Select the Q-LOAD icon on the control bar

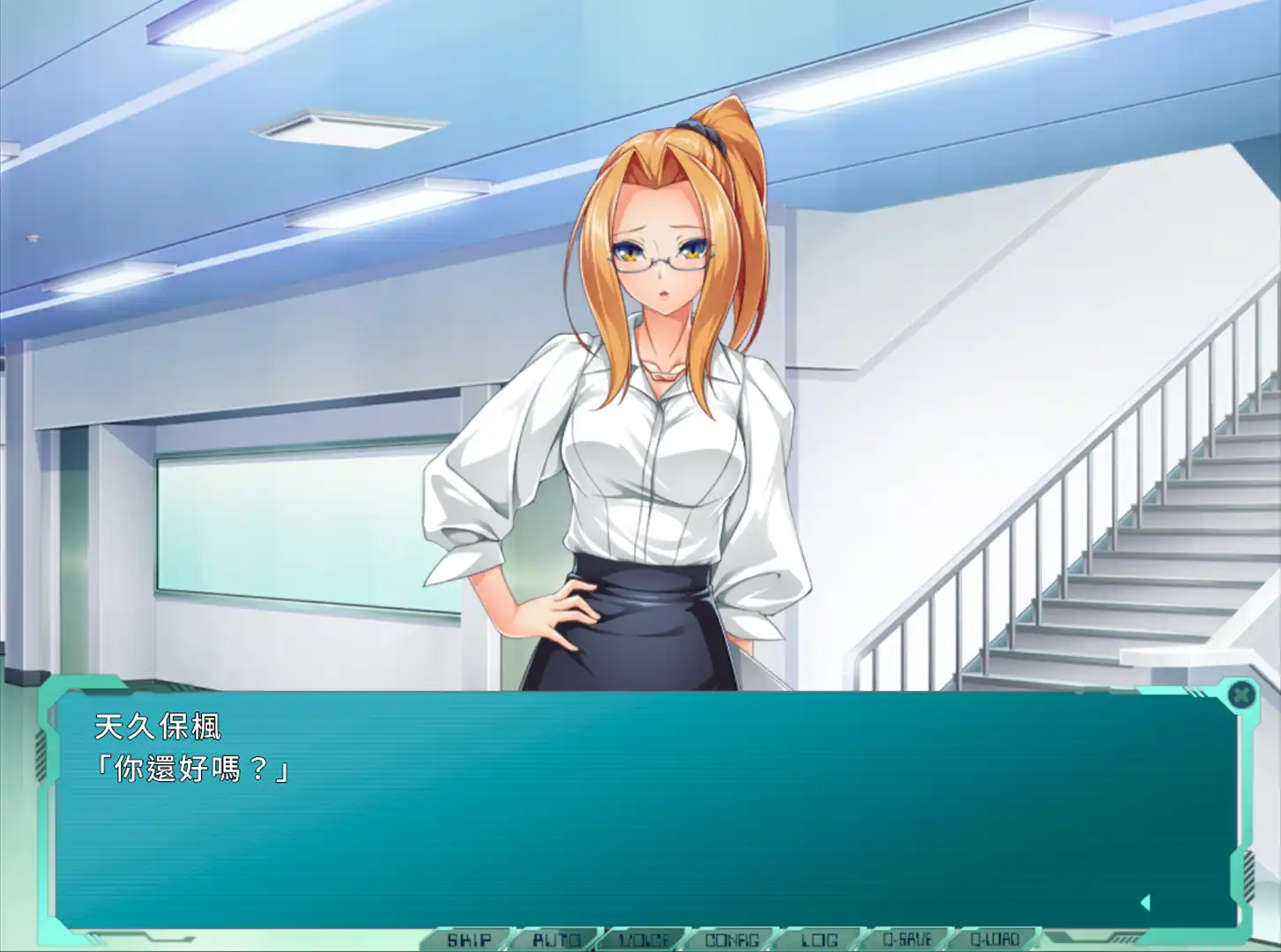[x=996, y=939]
